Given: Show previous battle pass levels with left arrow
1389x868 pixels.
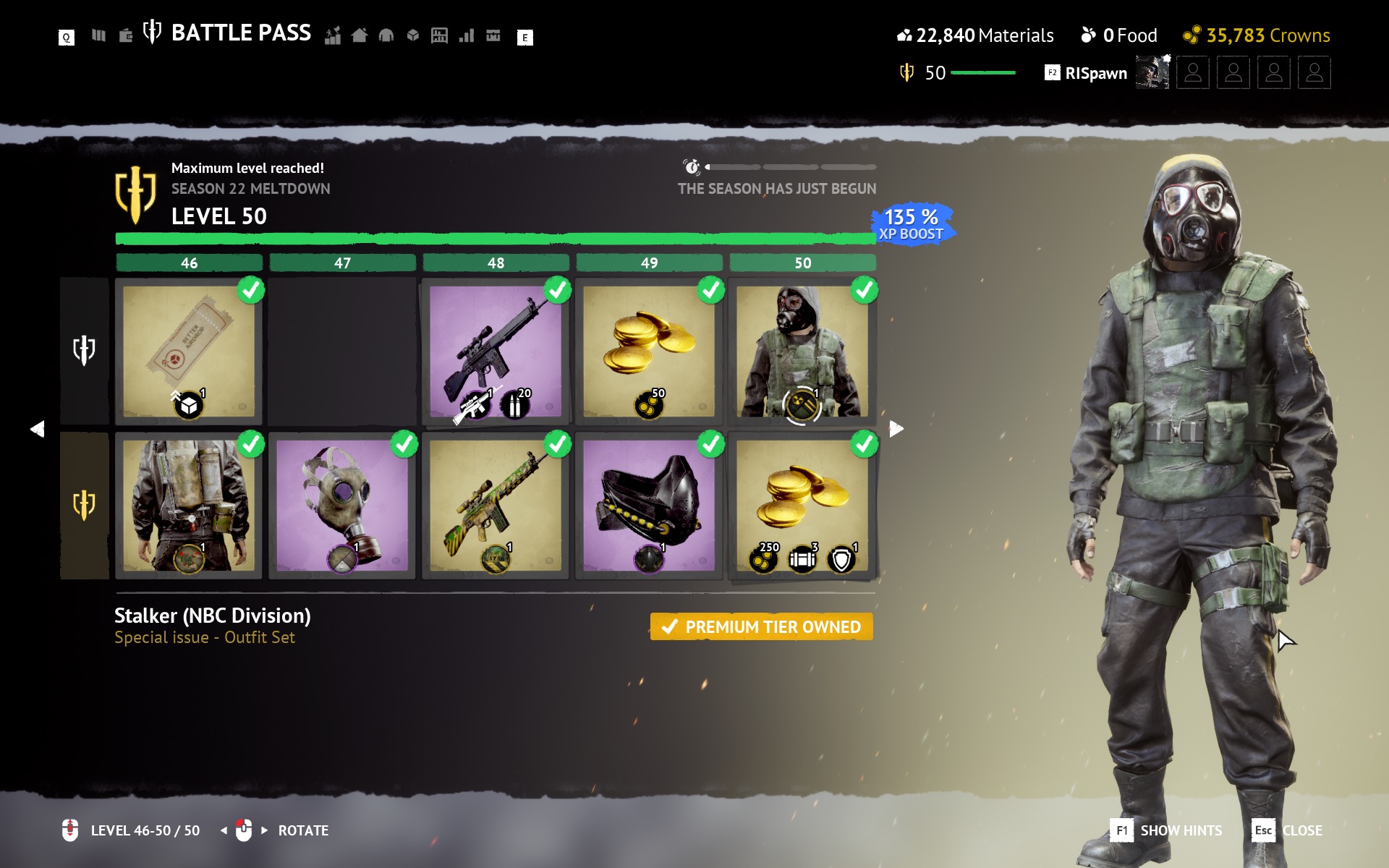Looking at the screenshot, I should pos(38,429).
